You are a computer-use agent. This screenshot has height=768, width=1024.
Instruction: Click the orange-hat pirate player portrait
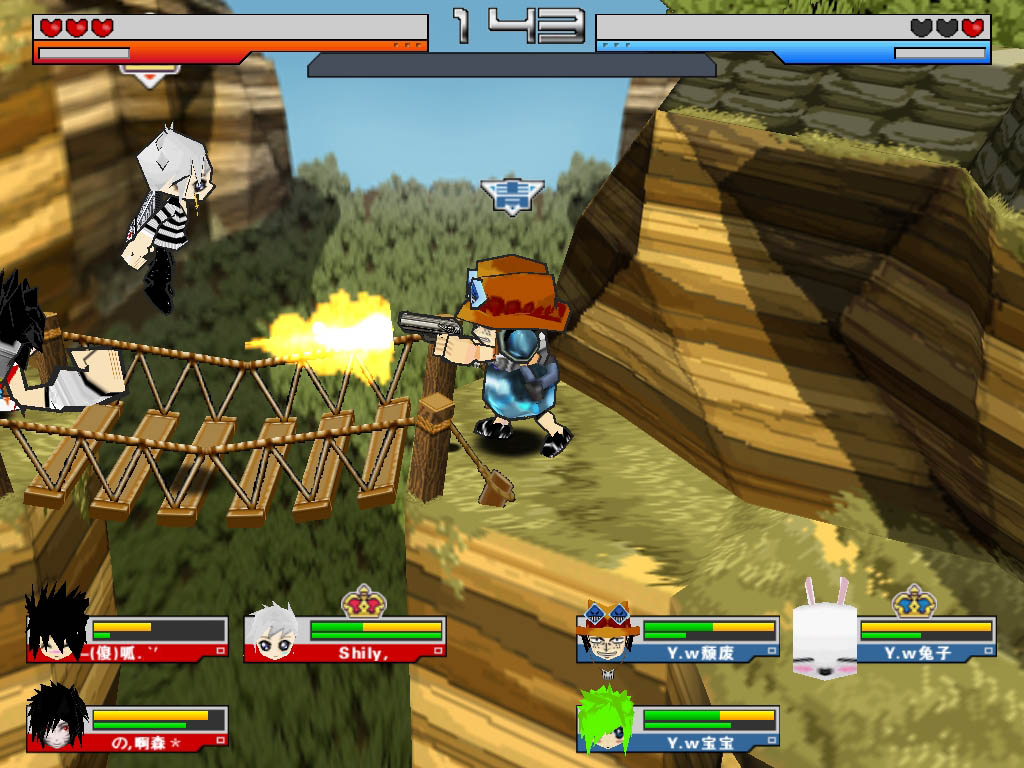pyautogui.click(x=608, y=632)
